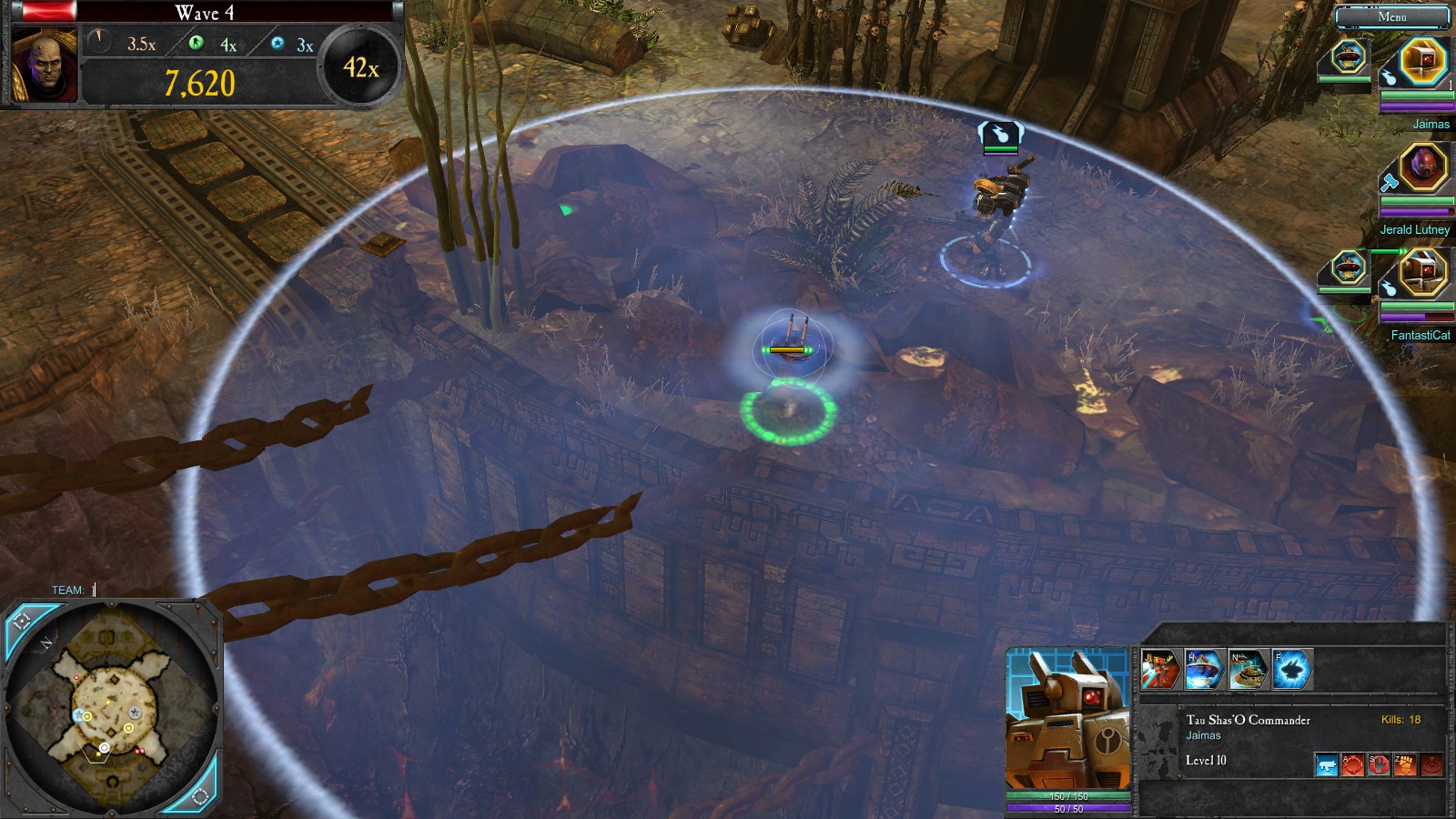Click the attack-move command icon
1456x819 pixels.
pyautogui.click(x=1353, y=764)
